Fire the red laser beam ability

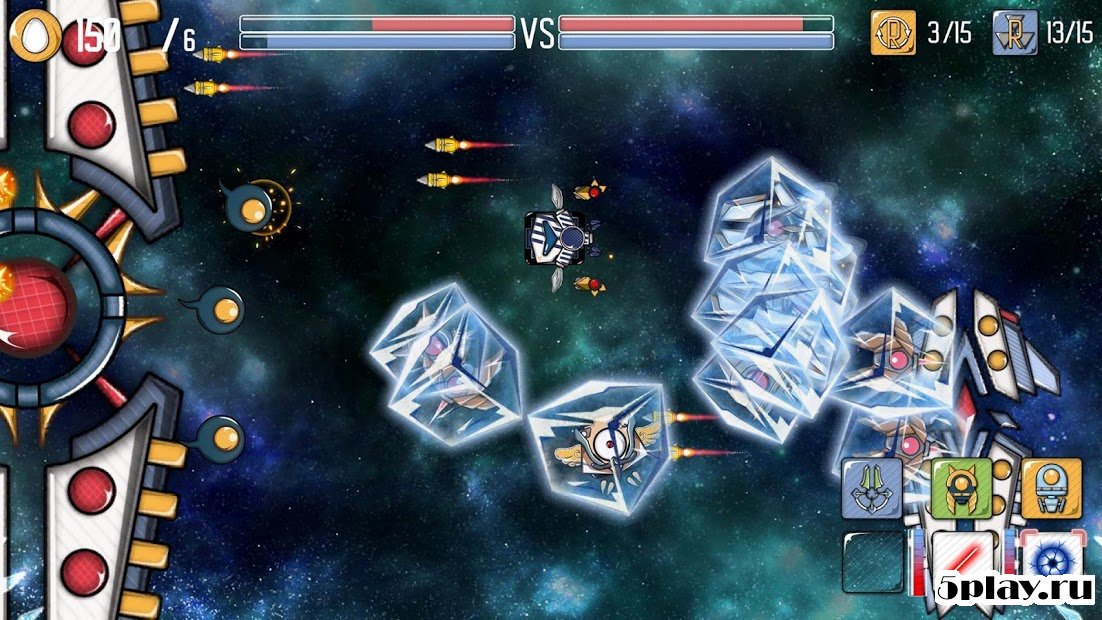coord(963,561)
